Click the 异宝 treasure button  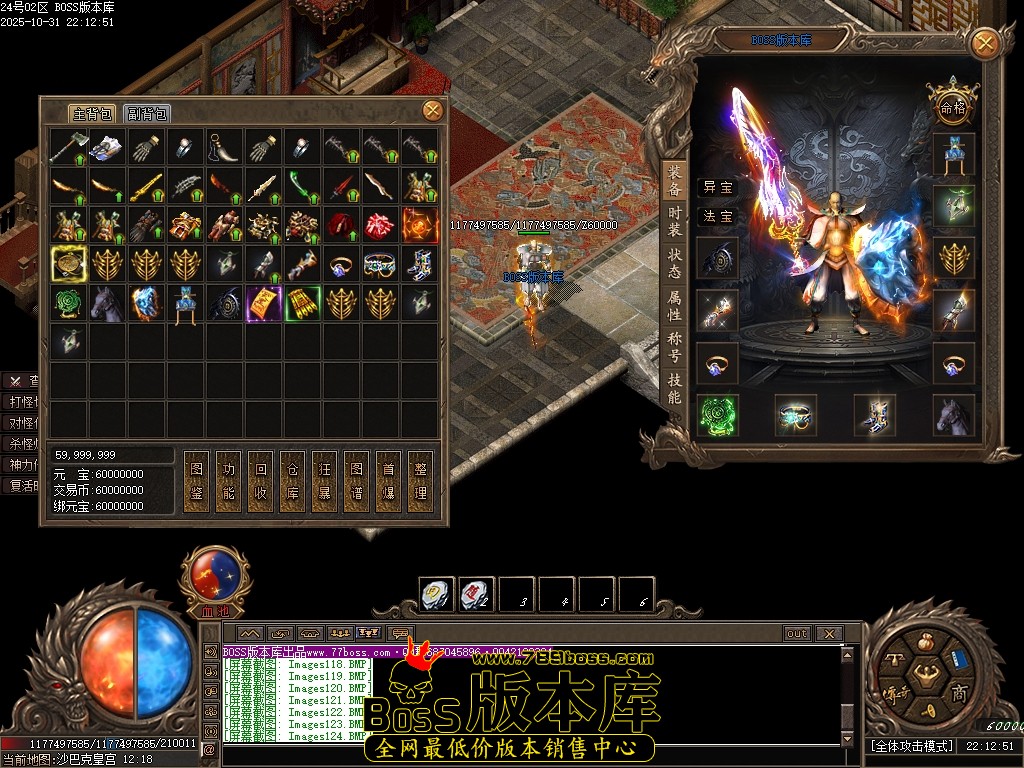pyautogui.click(x=718, y=187)
